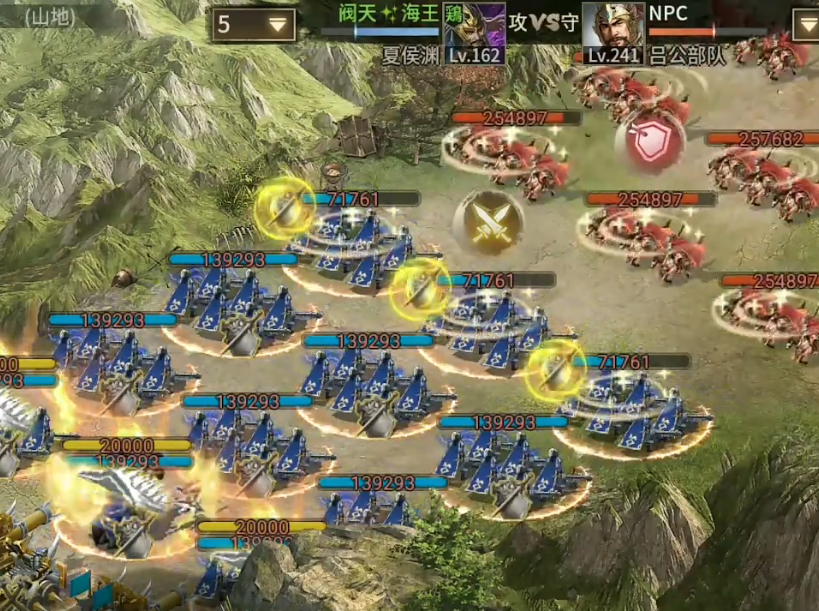
Task: Tap the golden crossed-swords battle icon
Action: click(x=488, y=222)
